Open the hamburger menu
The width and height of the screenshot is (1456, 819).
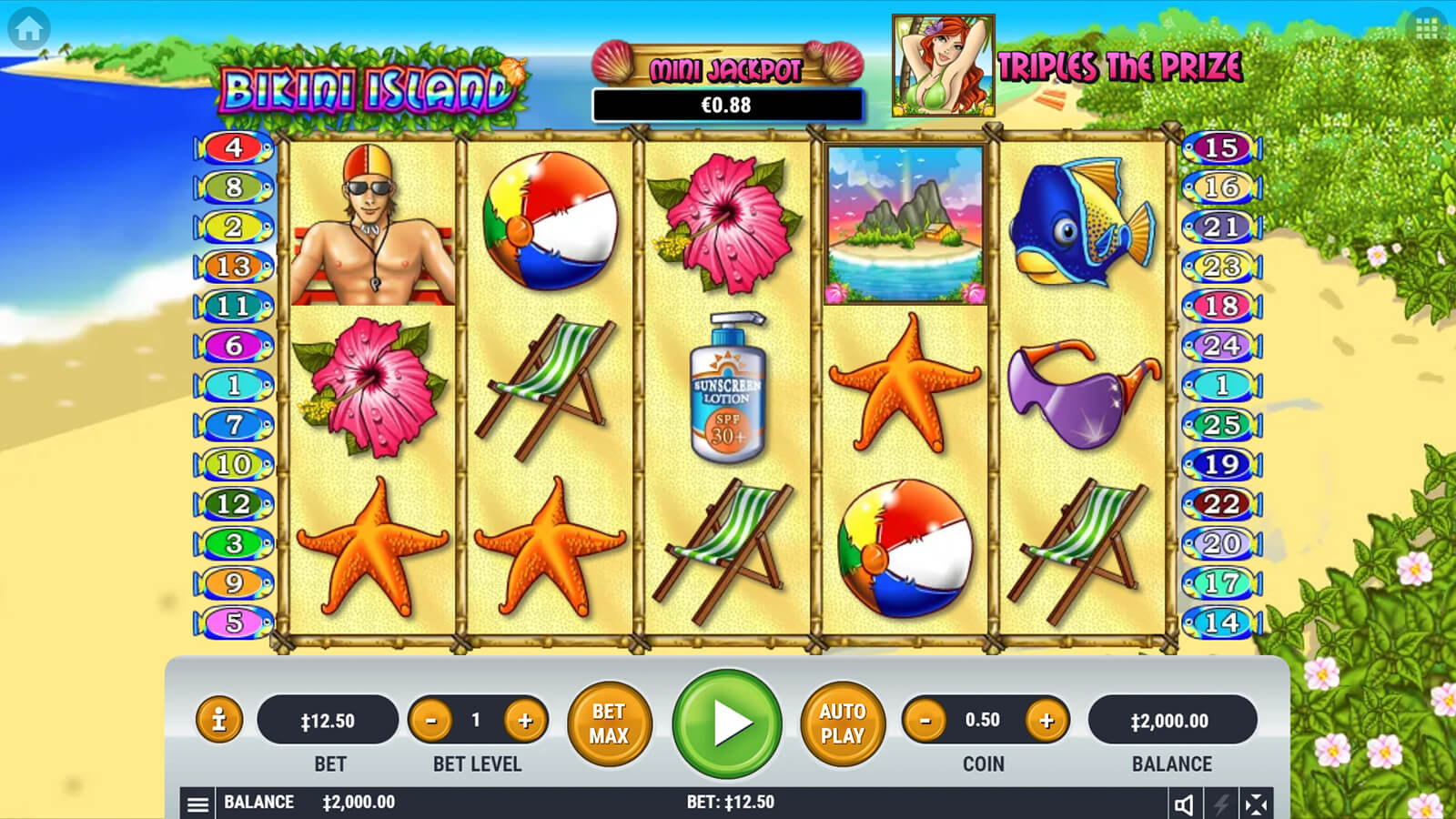pos(197,804)
